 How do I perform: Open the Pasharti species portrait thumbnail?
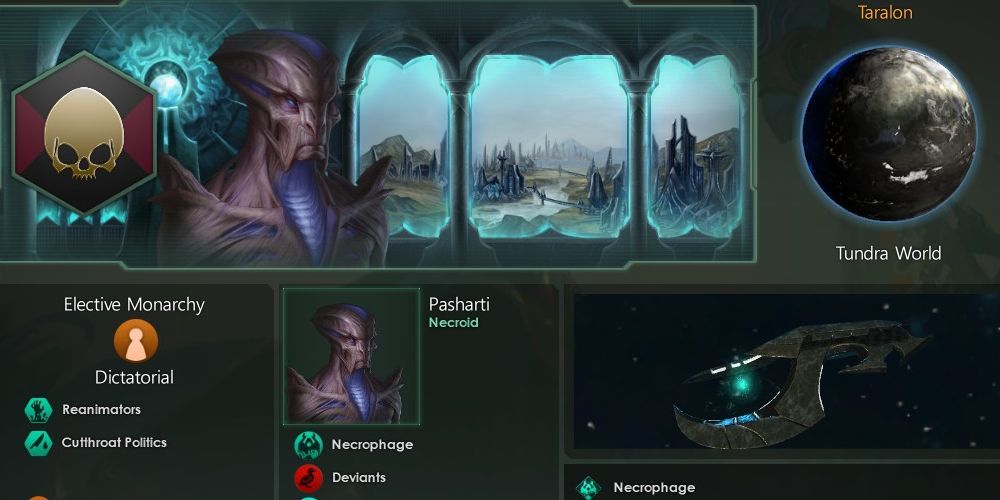coord(351,357)
